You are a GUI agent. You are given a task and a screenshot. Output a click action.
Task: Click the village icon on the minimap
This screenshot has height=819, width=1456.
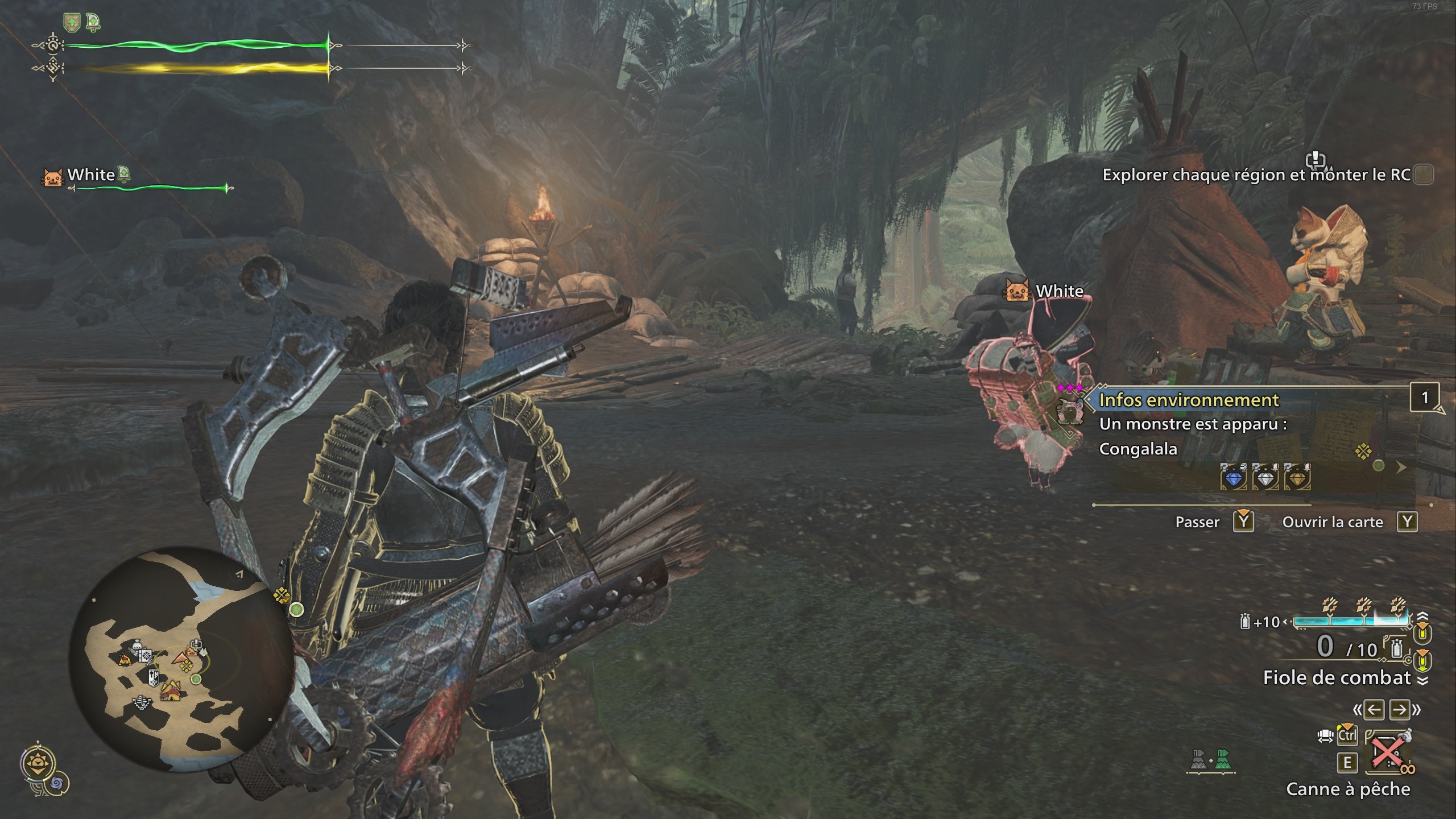pos(170,692)
